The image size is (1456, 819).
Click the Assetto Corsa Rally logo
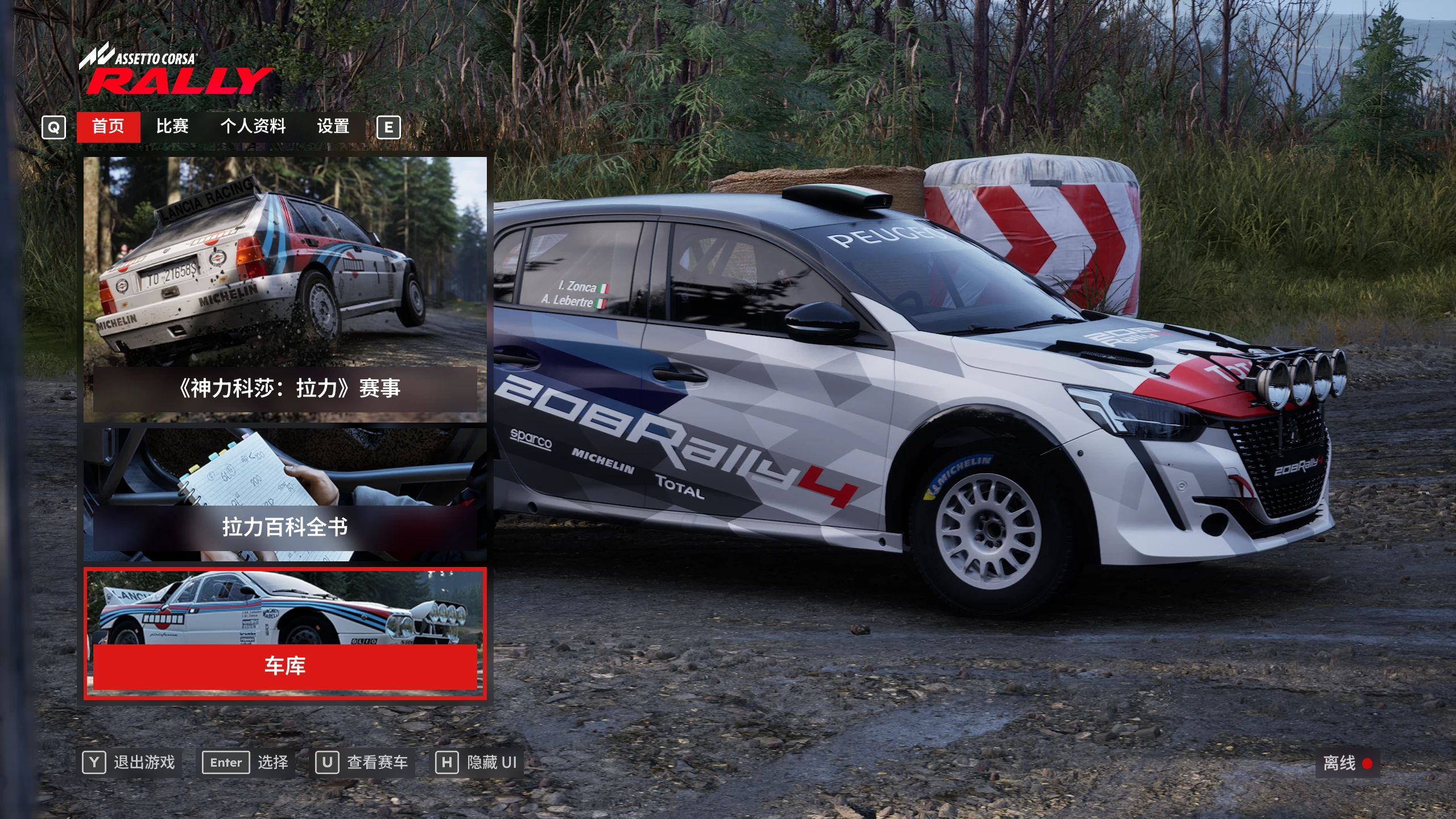click(176, 68)
